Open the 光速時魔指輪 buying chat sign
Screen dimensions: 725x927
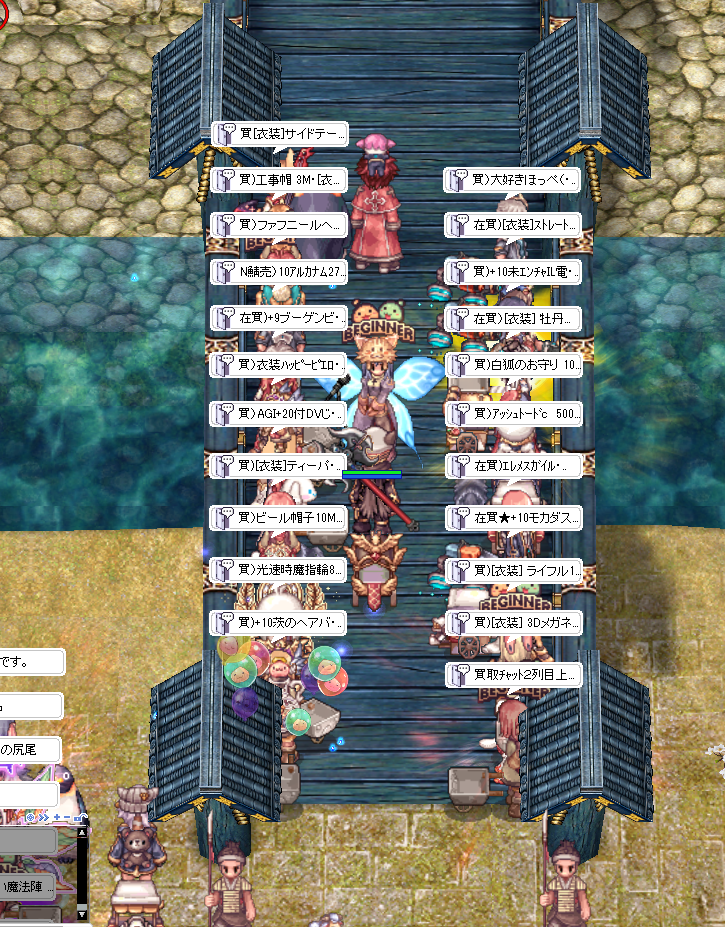point(279,570)
